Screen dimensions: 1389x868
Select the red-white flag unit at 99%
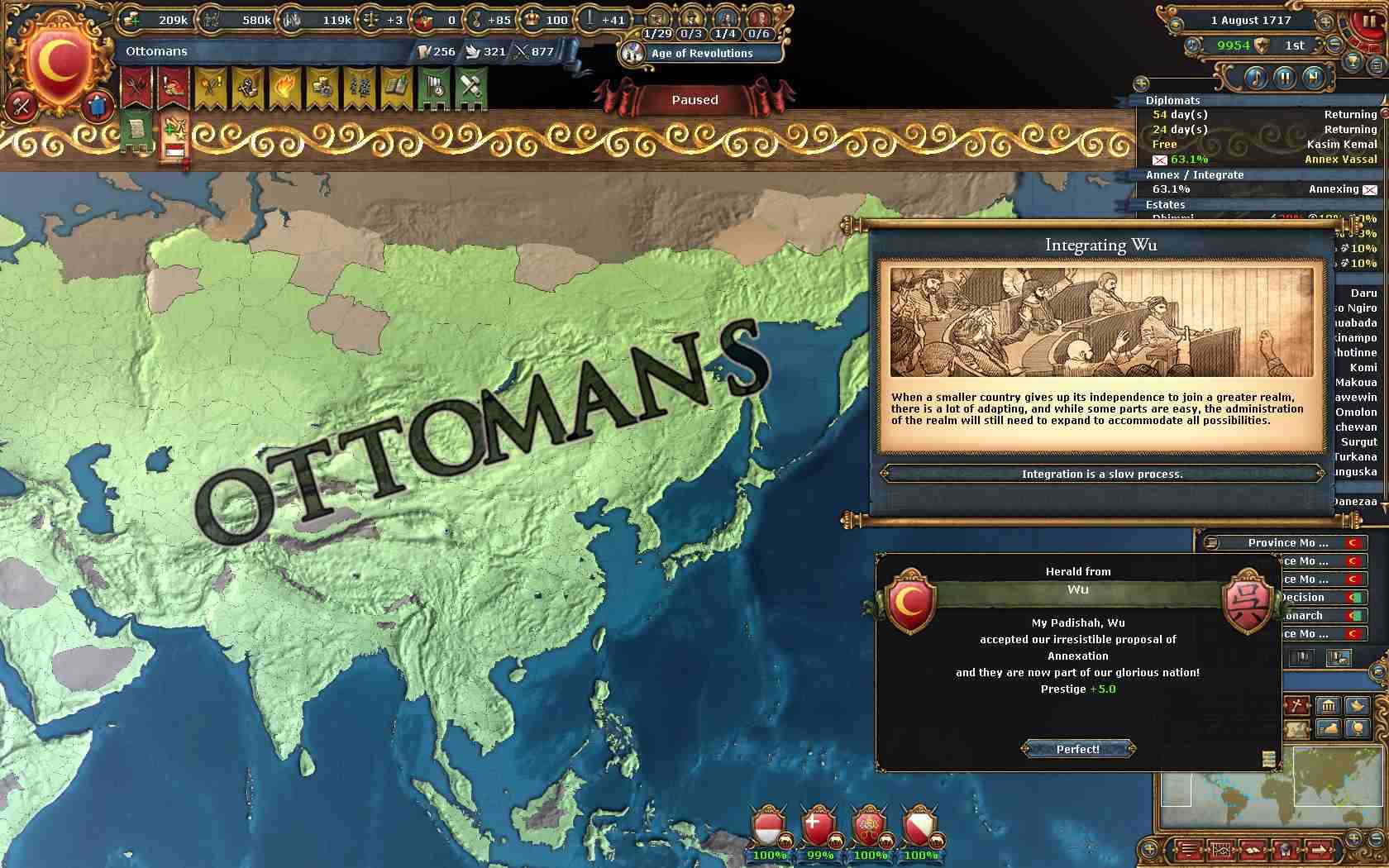click(x=817, y=827)
